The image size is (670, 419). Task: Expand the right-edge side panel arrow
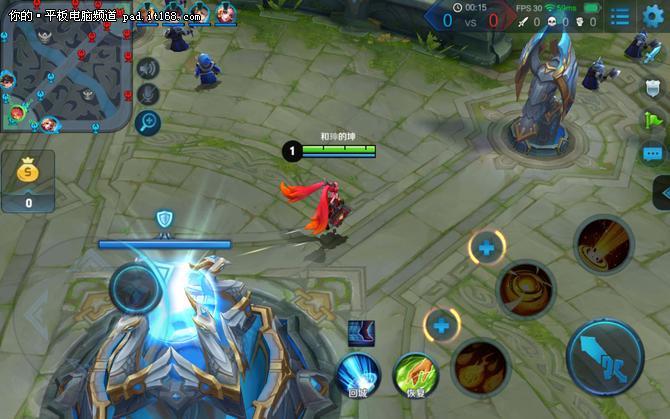point(661,192)
